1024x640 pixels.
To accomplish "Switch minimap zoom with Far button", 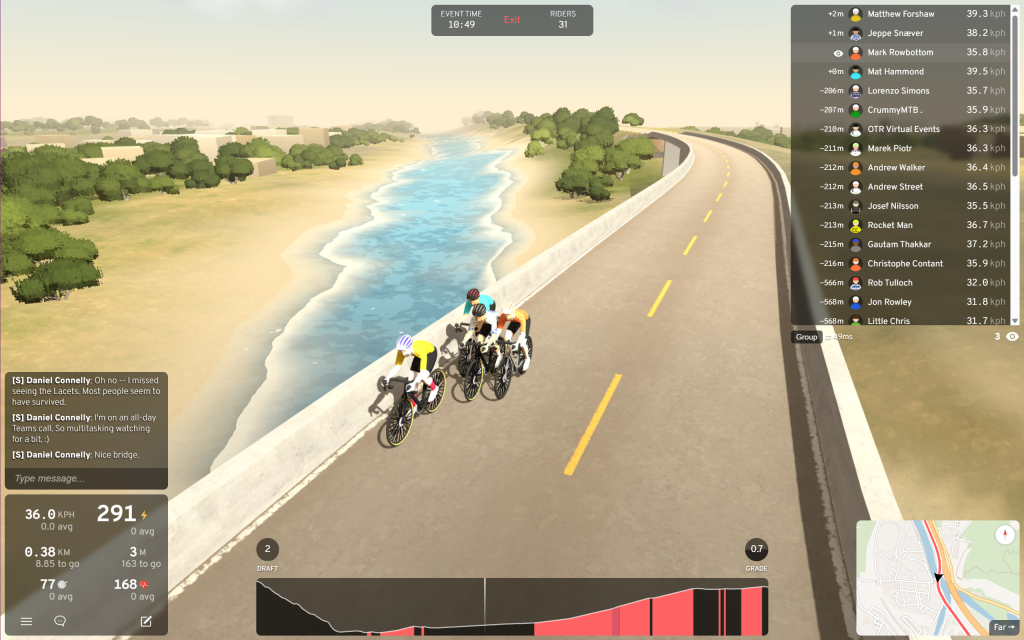I will click(x=1001, y=627).
